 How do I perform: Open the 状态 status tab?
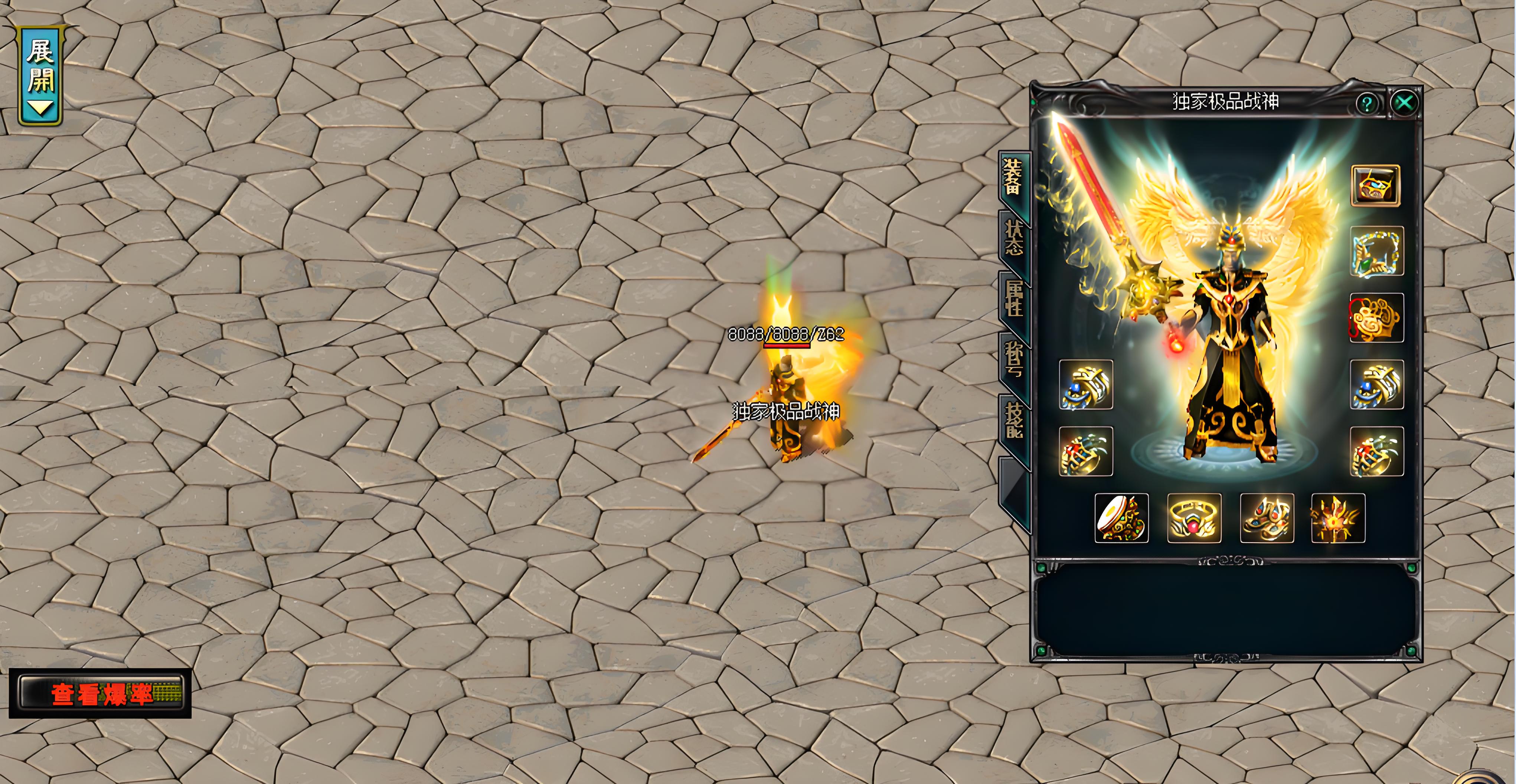(x=1013, y=238)
